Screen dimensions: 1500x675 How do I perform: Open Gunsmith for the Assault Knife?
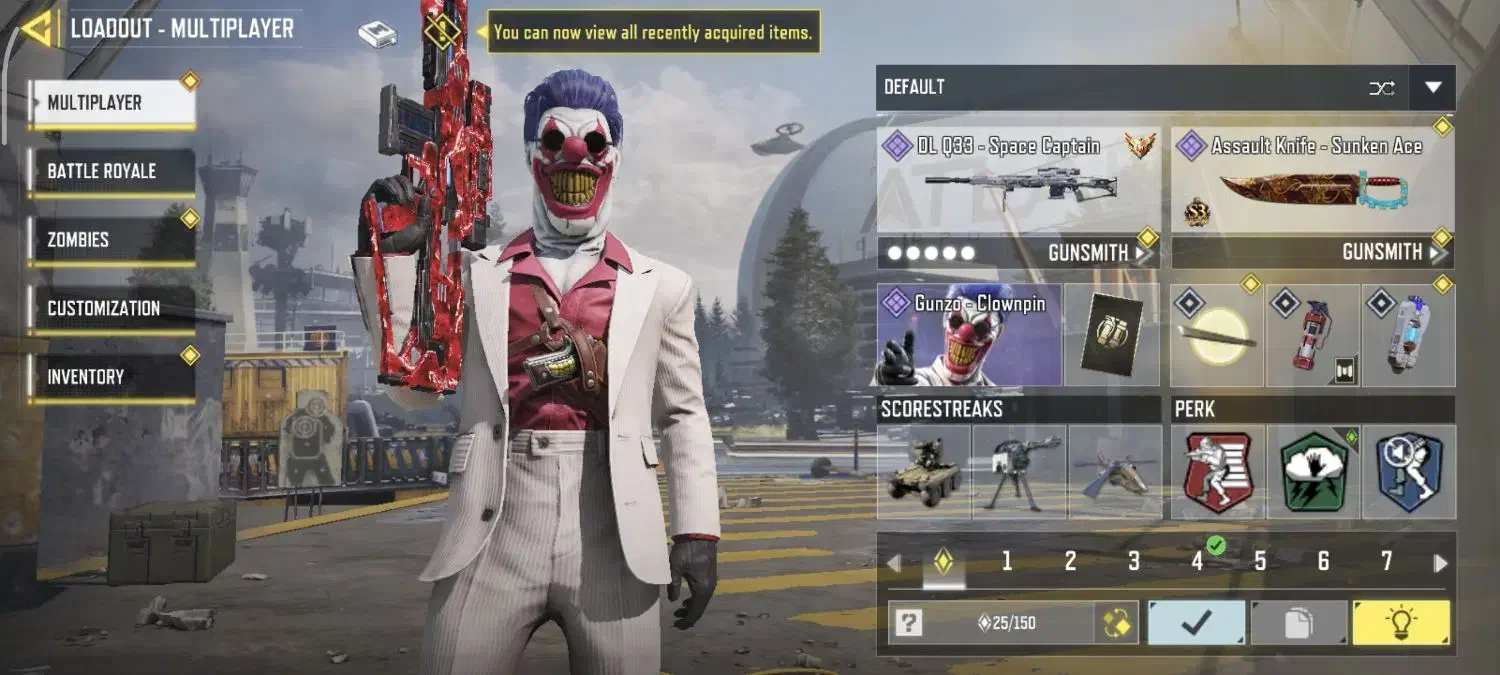(x=1392, y=253)
